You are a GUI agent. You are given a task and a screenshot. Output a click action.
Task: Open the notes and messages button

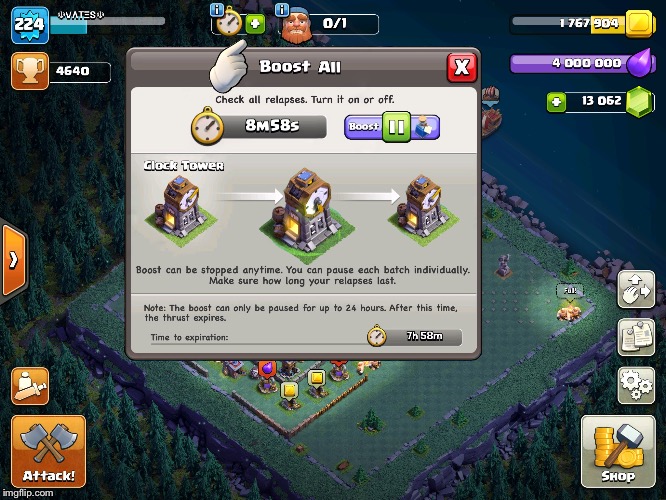[x=635, y=337]
